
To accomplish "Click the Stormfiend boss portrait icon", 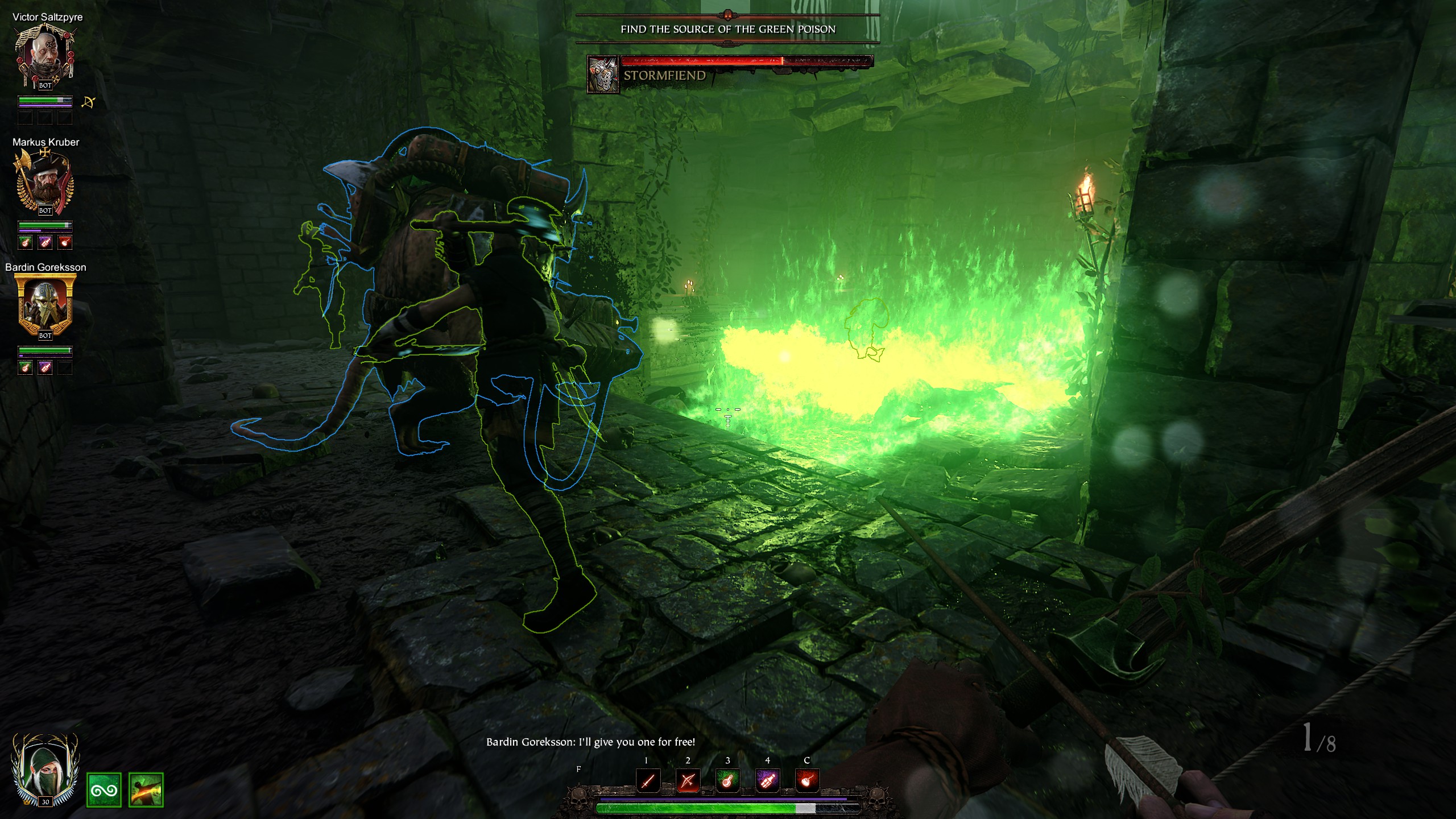I will coord(603,75).
